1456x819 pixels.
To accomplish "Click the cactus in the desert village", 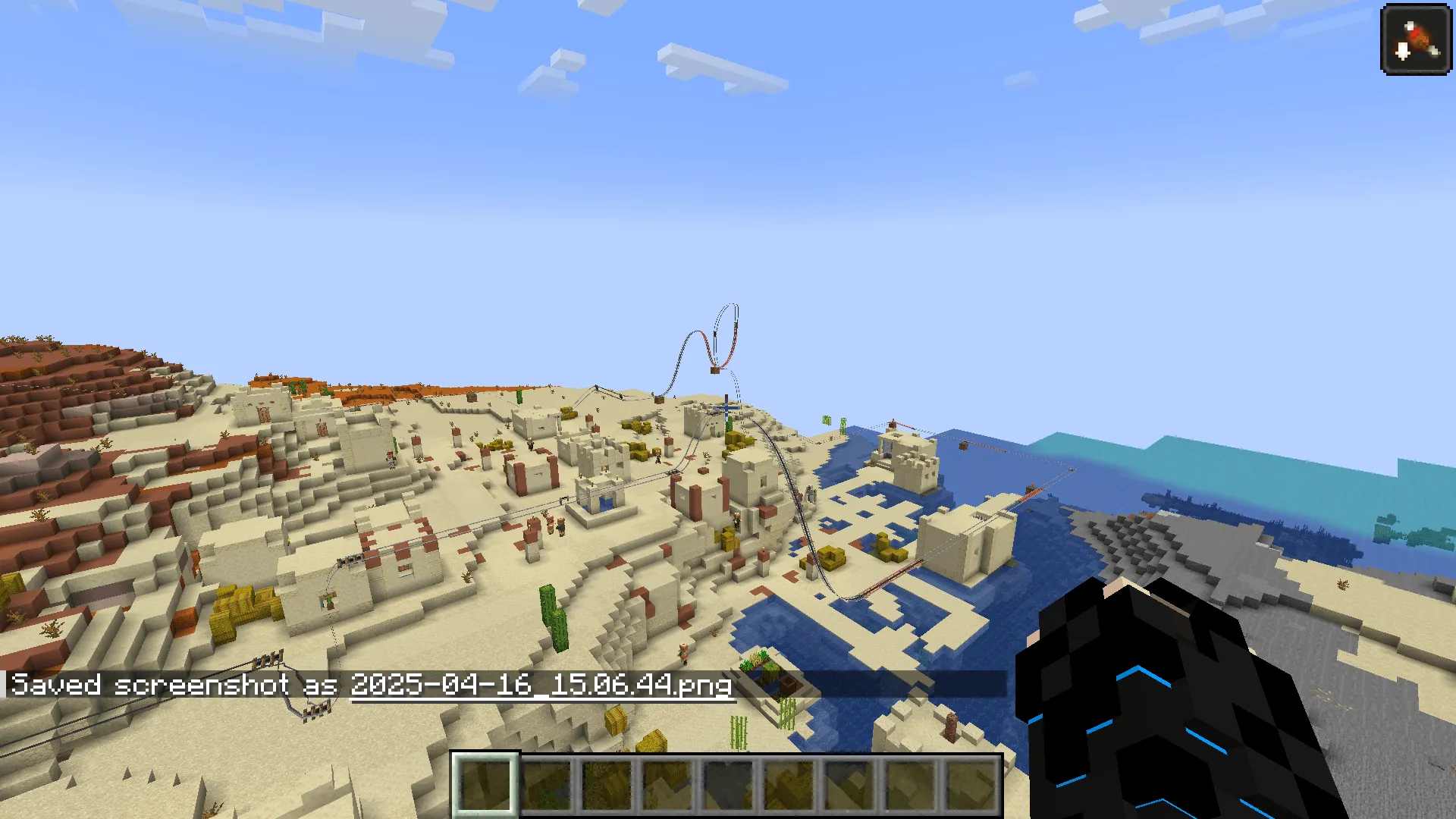I will coord(555,614).
